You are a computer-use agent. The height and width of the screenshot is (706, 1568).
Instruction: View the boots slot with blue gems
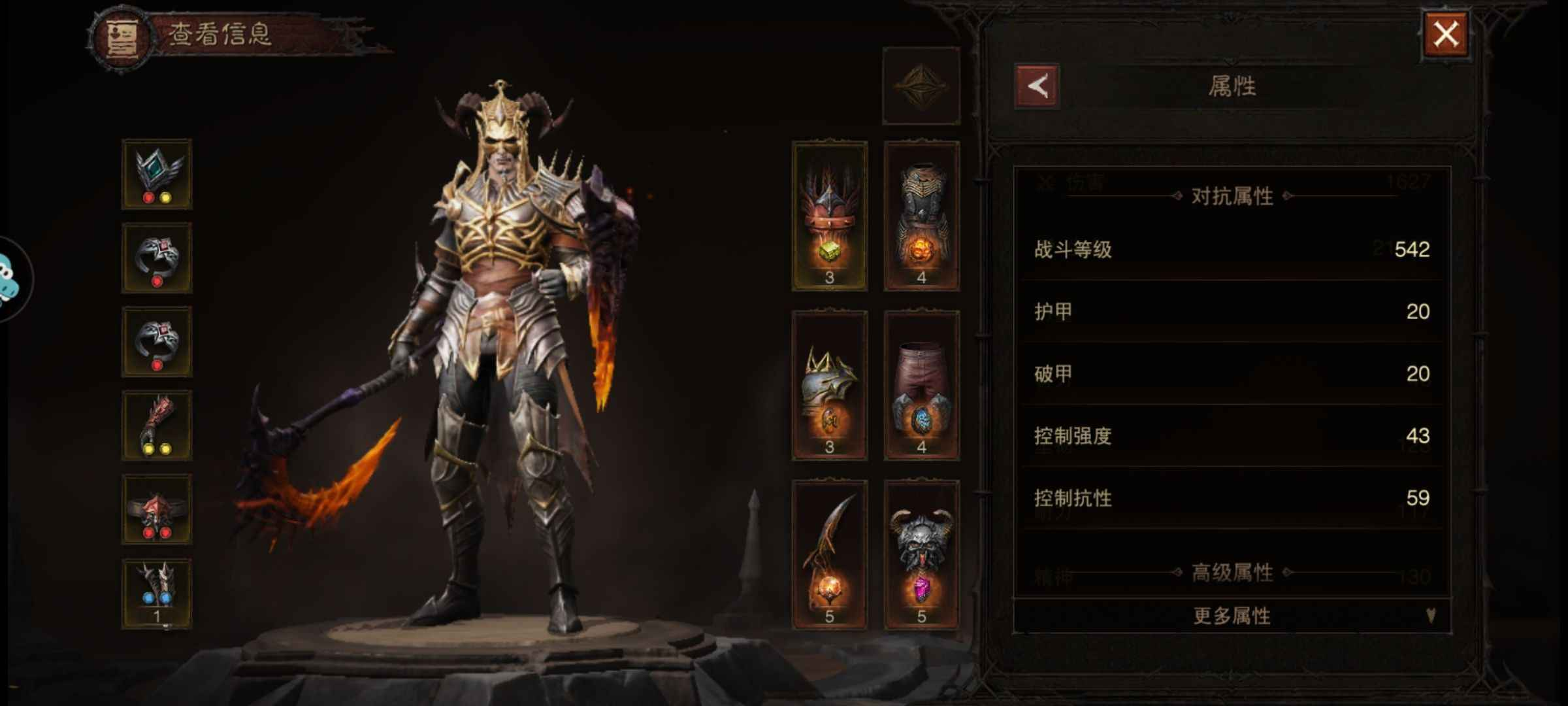click(x=157, y=593)
